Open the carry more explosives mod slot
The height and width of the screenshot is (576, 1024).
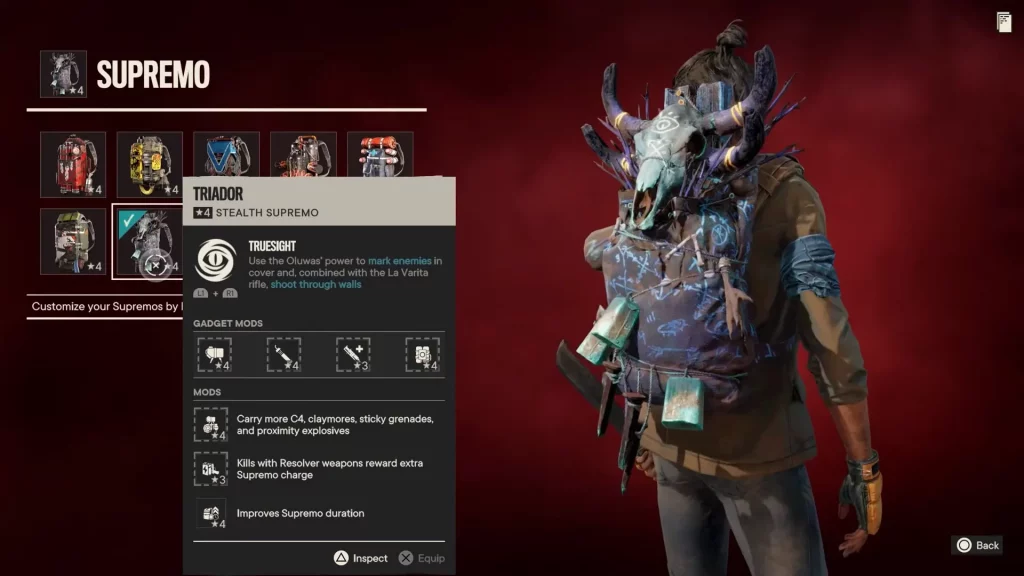click(x=211, y=424)
